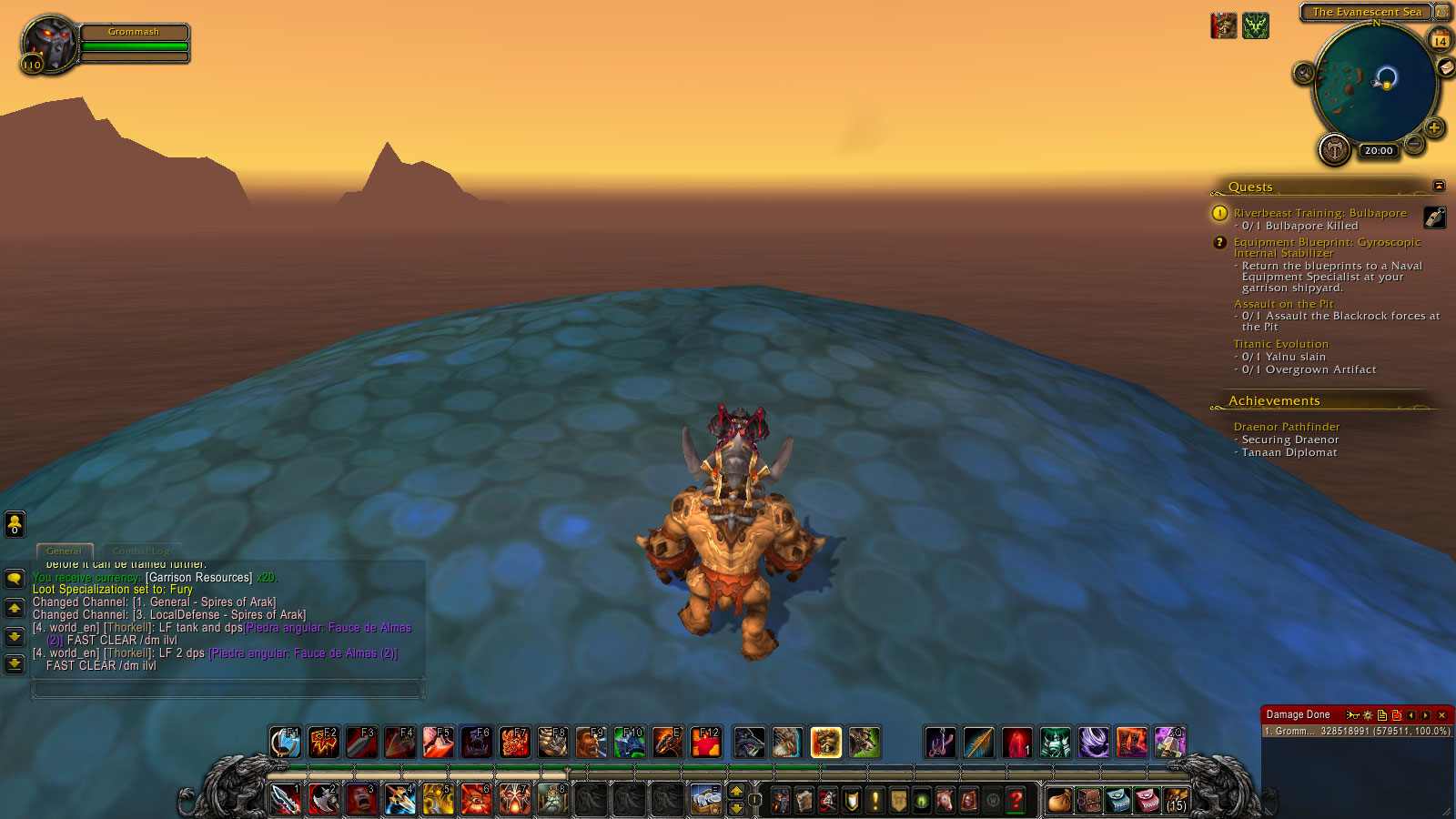1456x819 pixels.
Task: Switch to the General chat tab
Action: [64, 551]
